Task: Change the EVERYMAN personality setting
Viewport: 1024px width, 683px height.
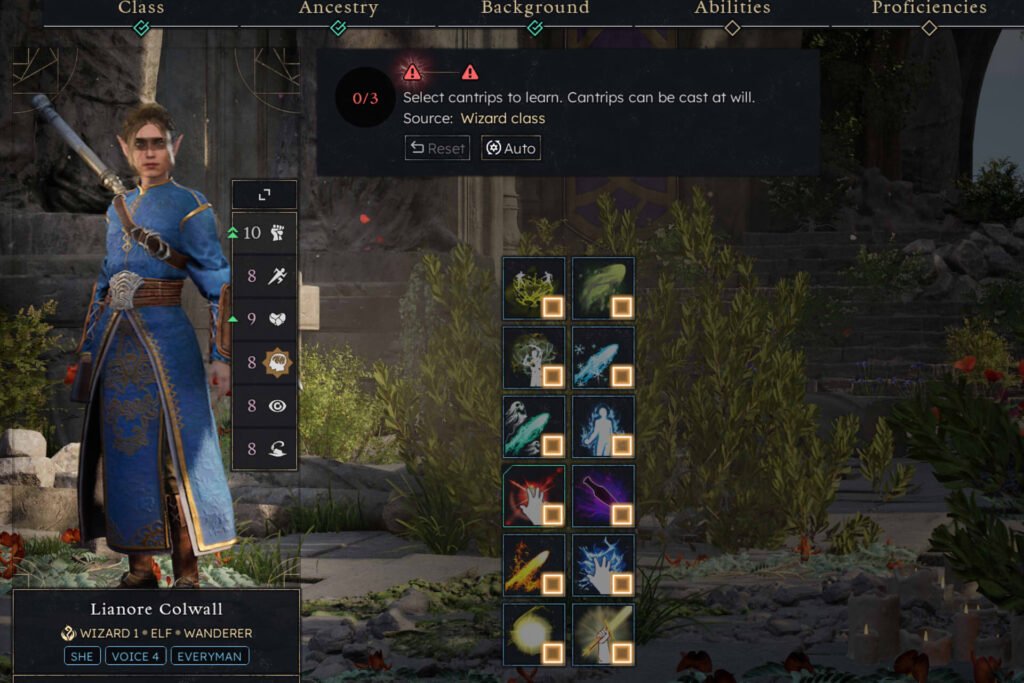Action: pyautogui.click(x=209, y=657)
